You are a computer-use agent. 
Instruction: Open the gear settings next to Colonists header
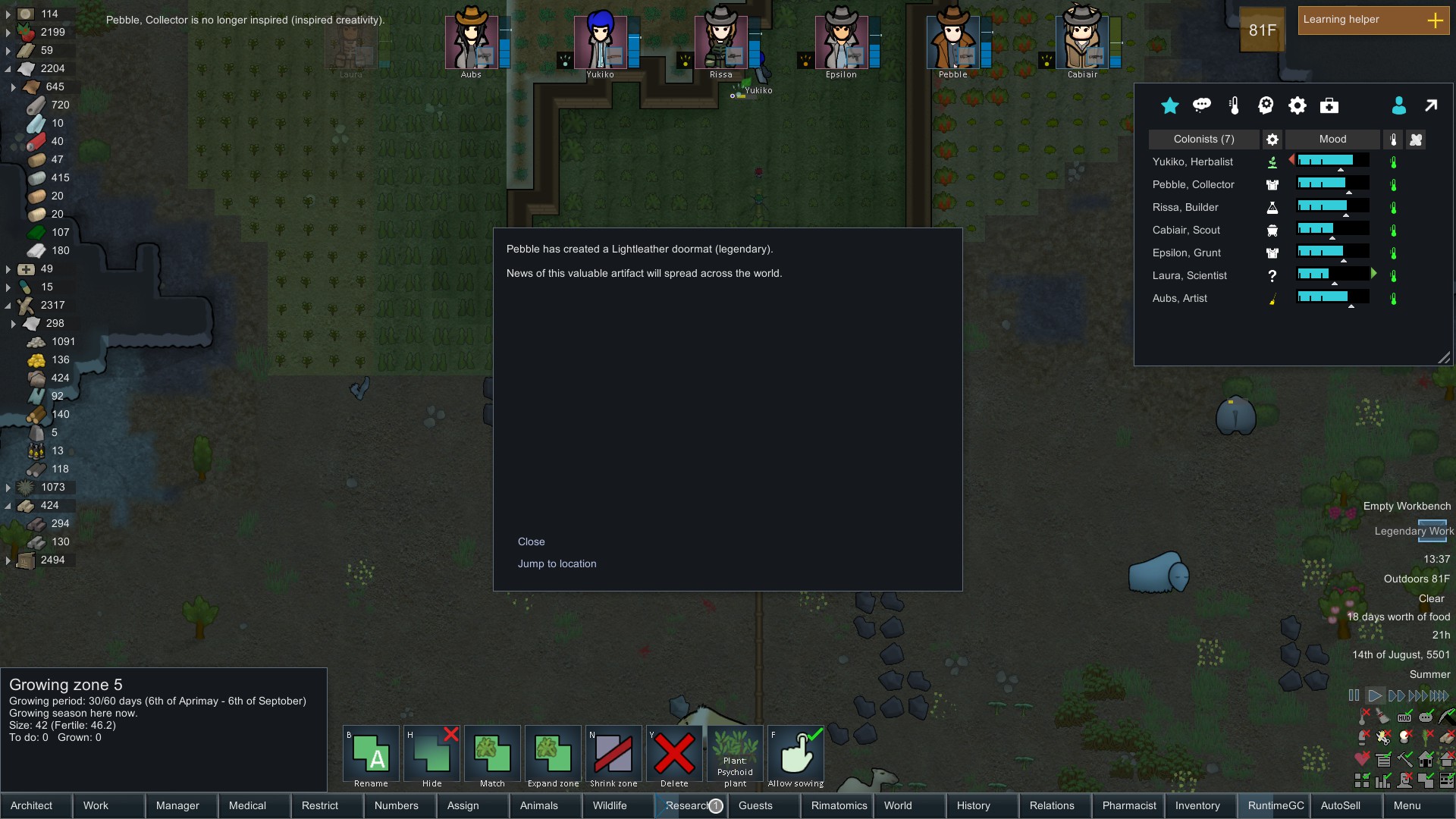pyautogui.click(x=1272, y=140)
